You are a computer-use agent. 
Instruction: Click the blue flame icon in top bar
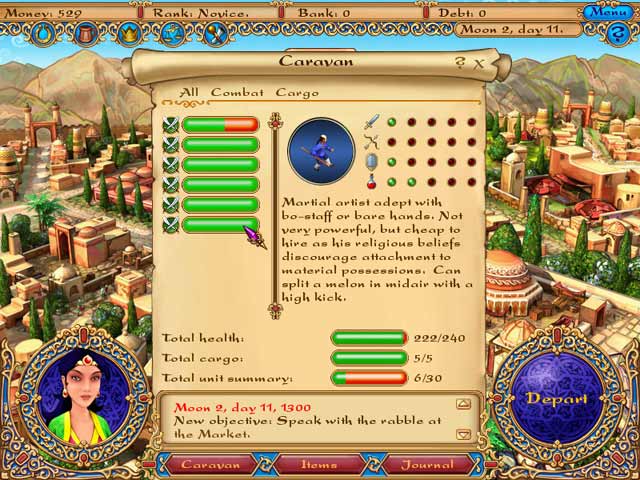point(44,34)
